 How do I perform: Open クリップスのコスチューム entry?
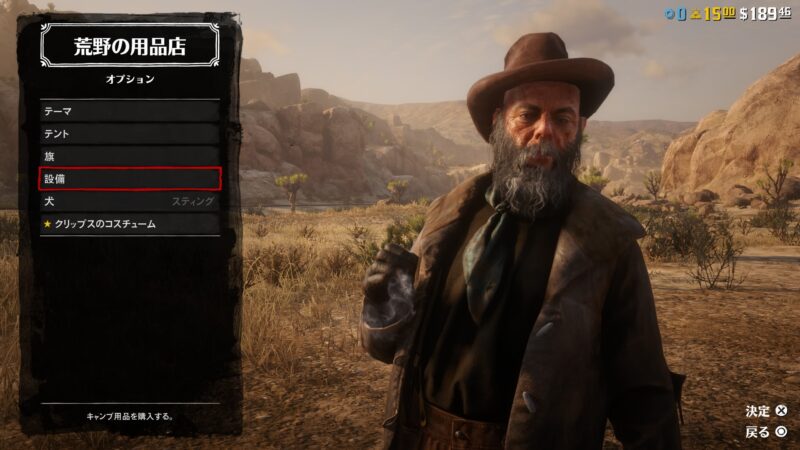pyautogui.click(x=129, y=224)
